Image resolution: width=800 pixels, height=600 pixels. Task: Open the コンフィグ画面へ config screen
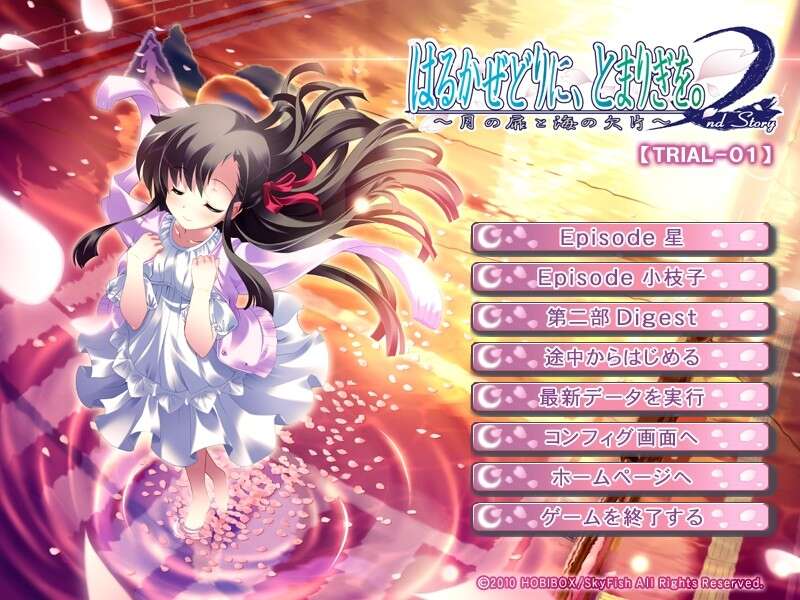coord(621,437)
